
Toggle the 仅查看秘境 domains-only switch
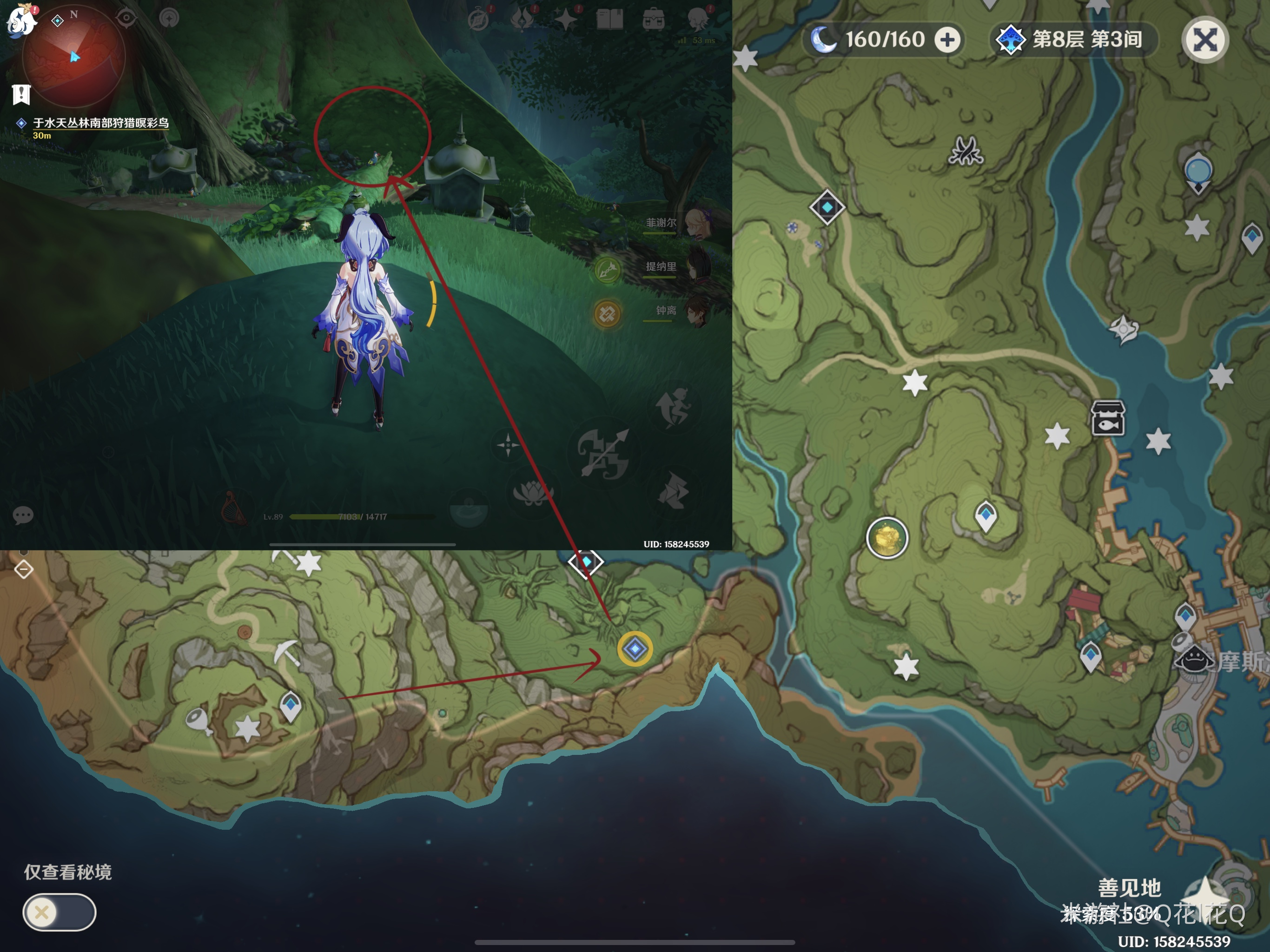pos(59,912)
